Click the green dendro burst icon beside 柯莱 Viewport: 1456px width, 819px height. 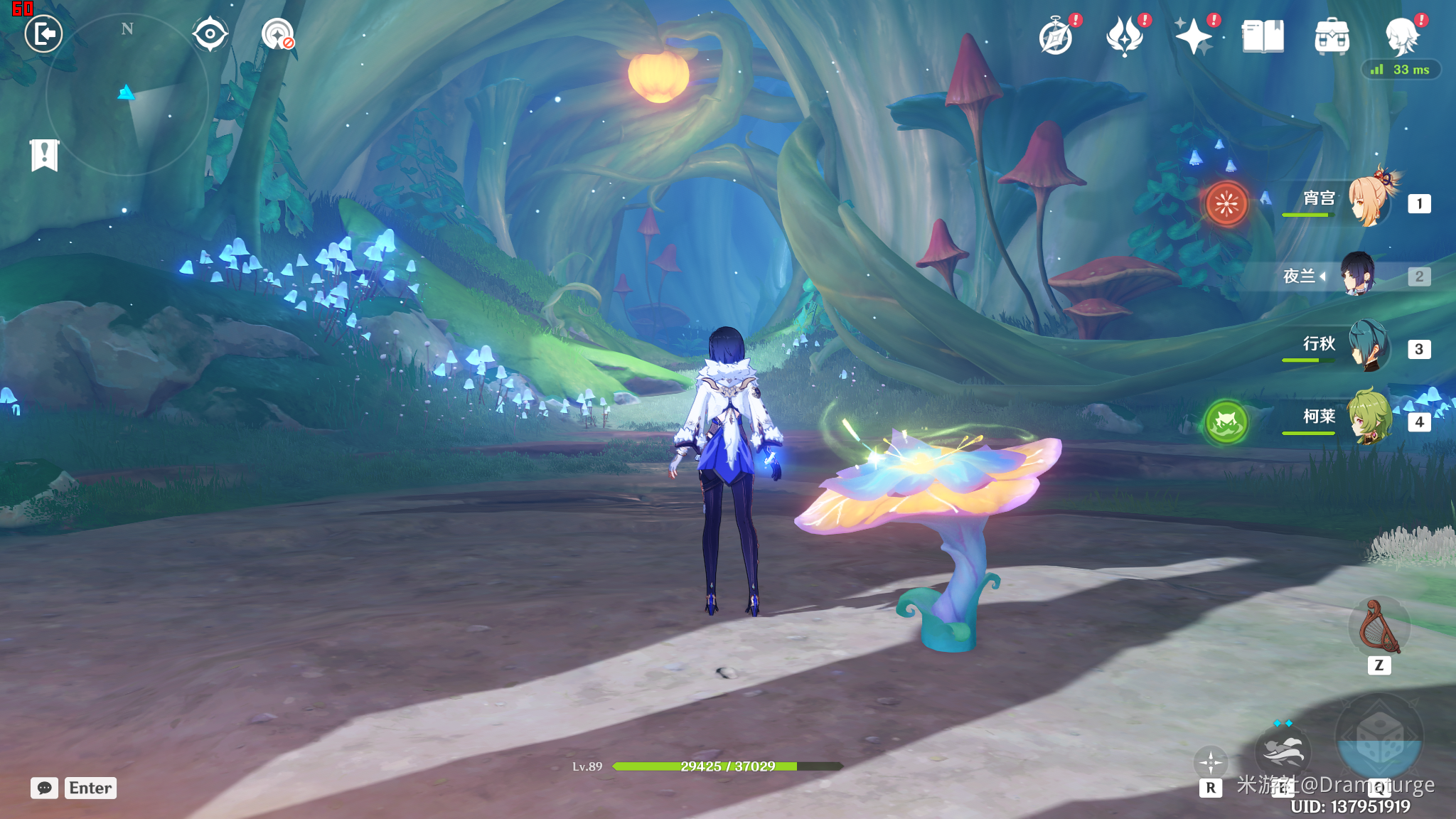click(1226, 422)
